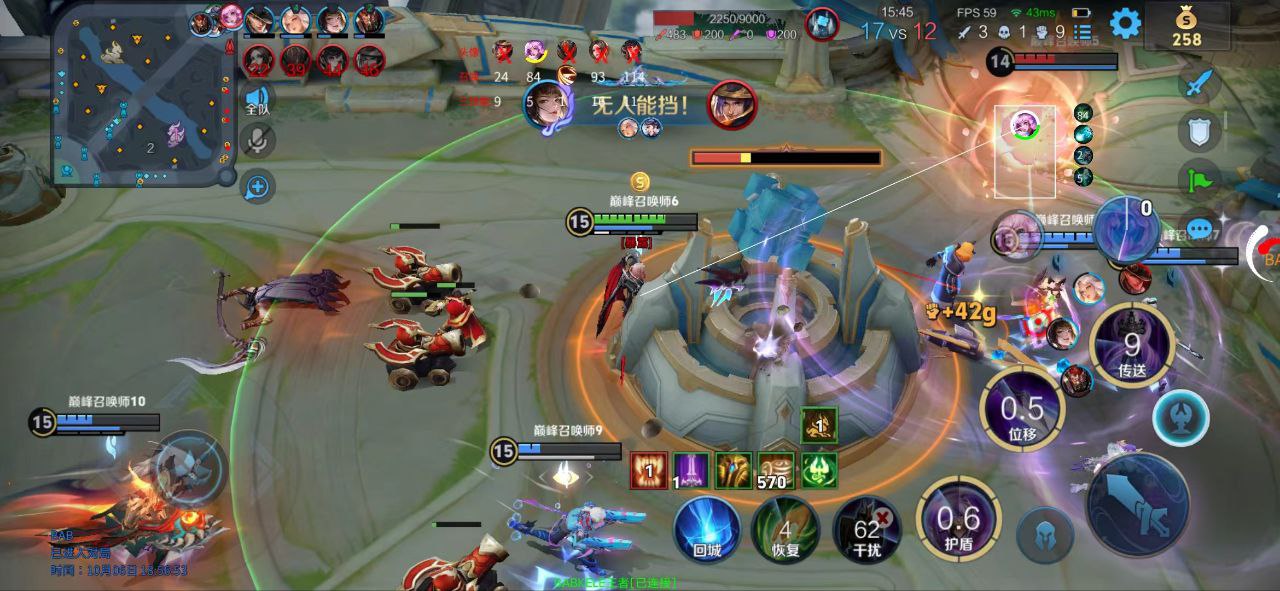This screenshot has height=591, width=1280.
Task: Use the 恢复 restore skill
Action: click(x=785, y=528)
